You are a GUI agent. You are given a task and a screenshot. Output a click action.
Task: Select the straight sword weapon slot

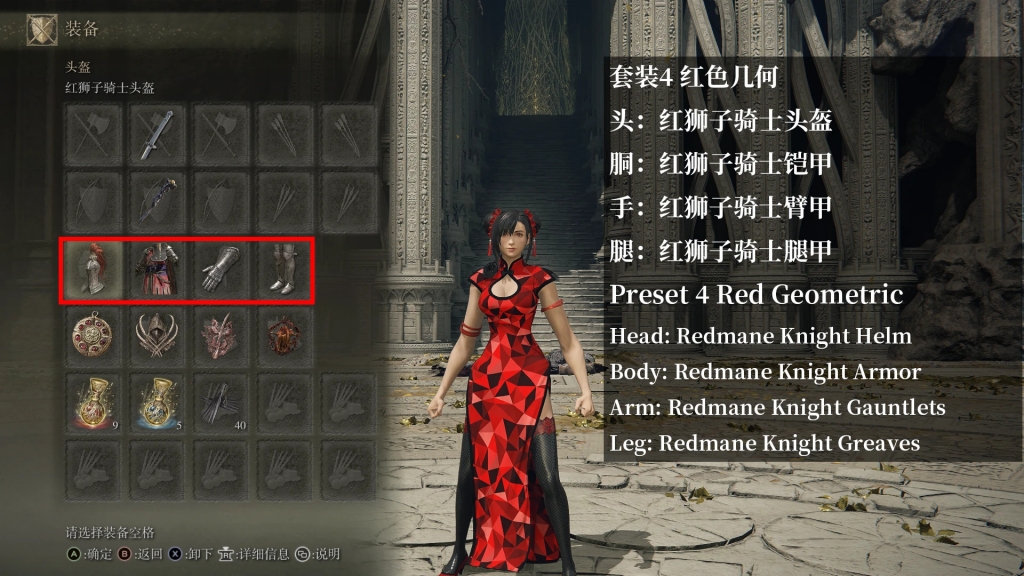click(156, 135)
